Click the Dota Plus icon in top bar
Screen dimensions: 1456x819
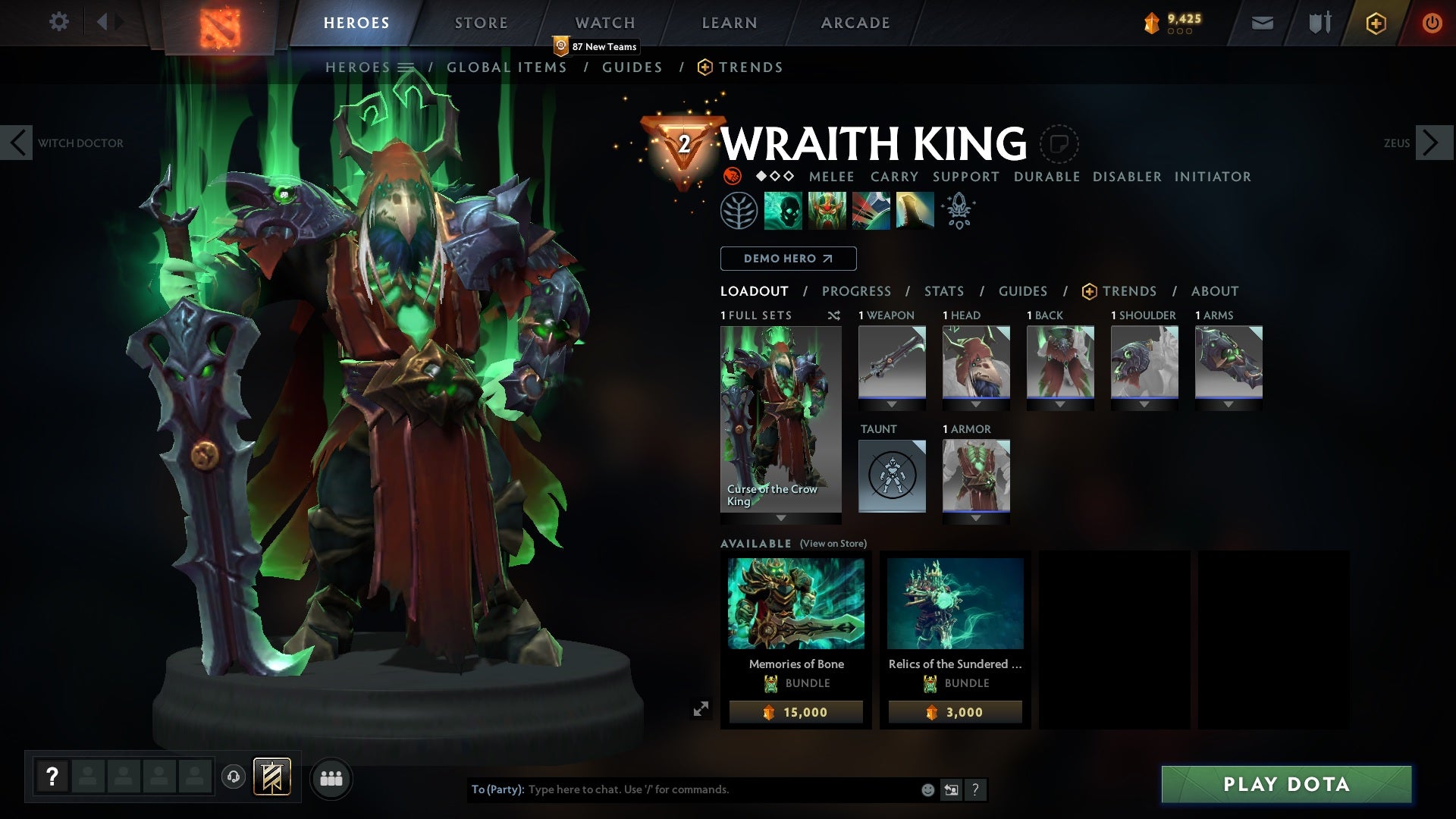[1375, 22]
